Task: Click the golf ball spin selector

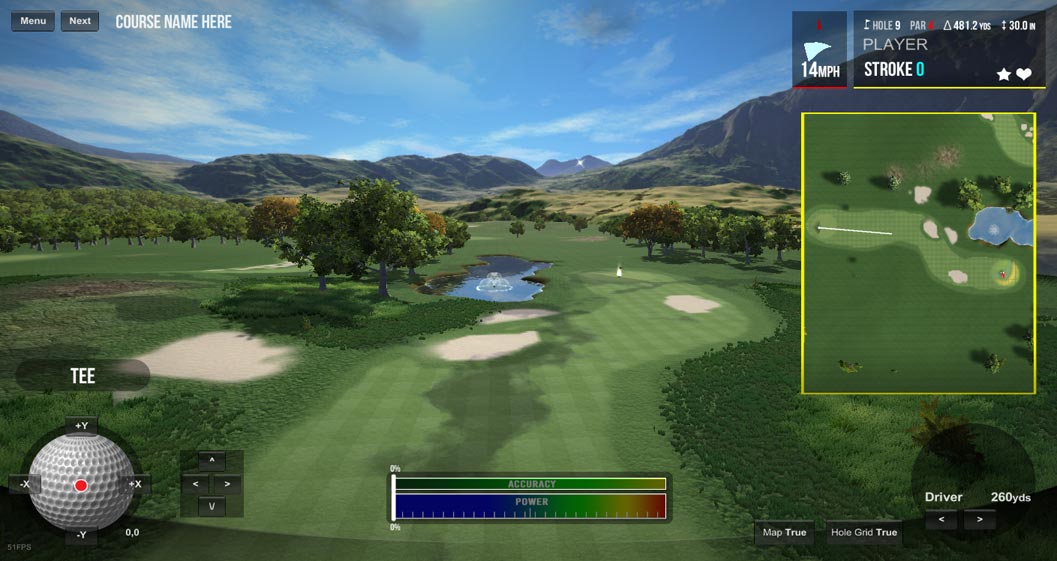Action: (81, 485)
